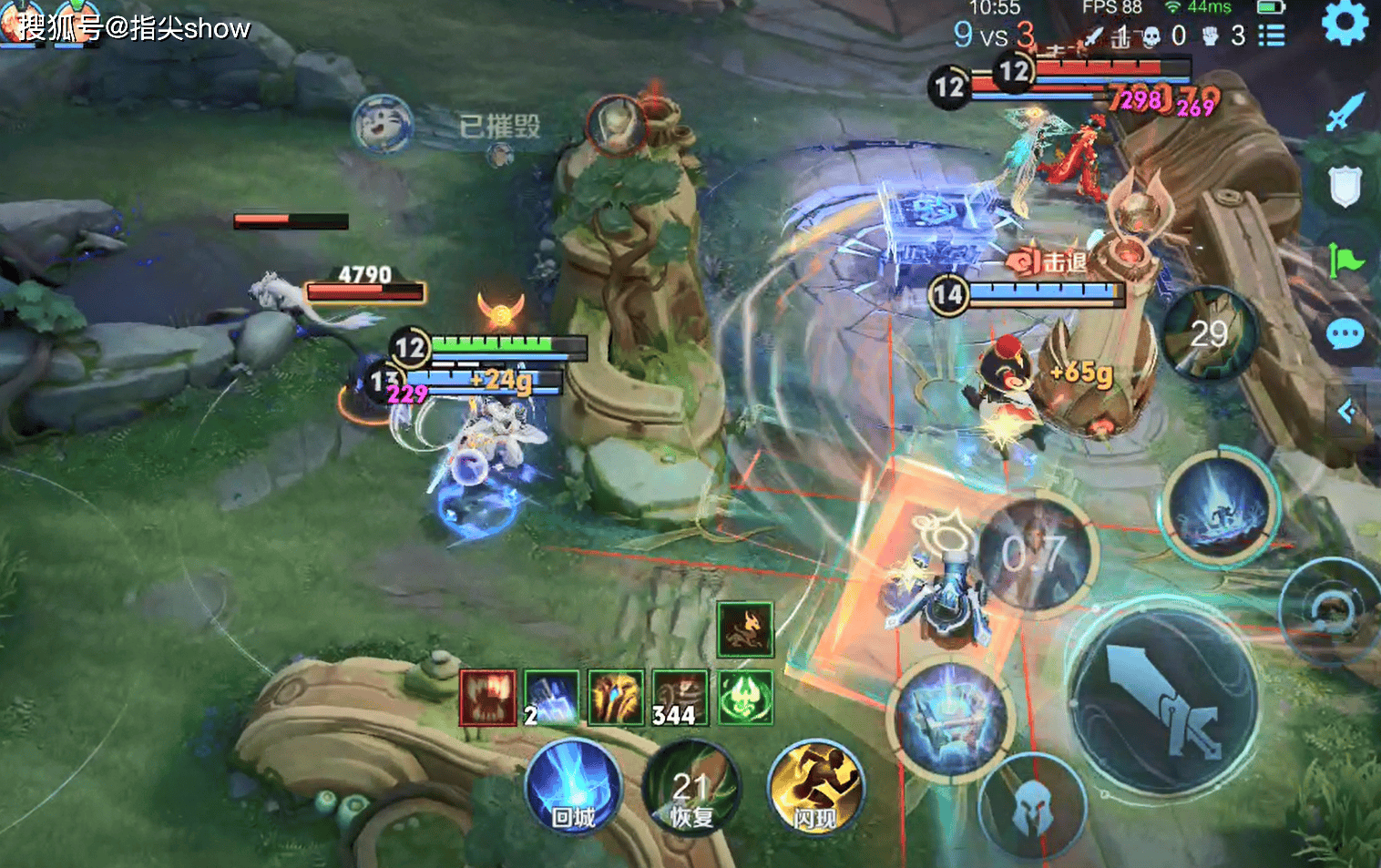The width and height of the screenshot is (1381, 868).
Task: Tap the skill showing 29 cooldown
Action: click(1209, 334)
